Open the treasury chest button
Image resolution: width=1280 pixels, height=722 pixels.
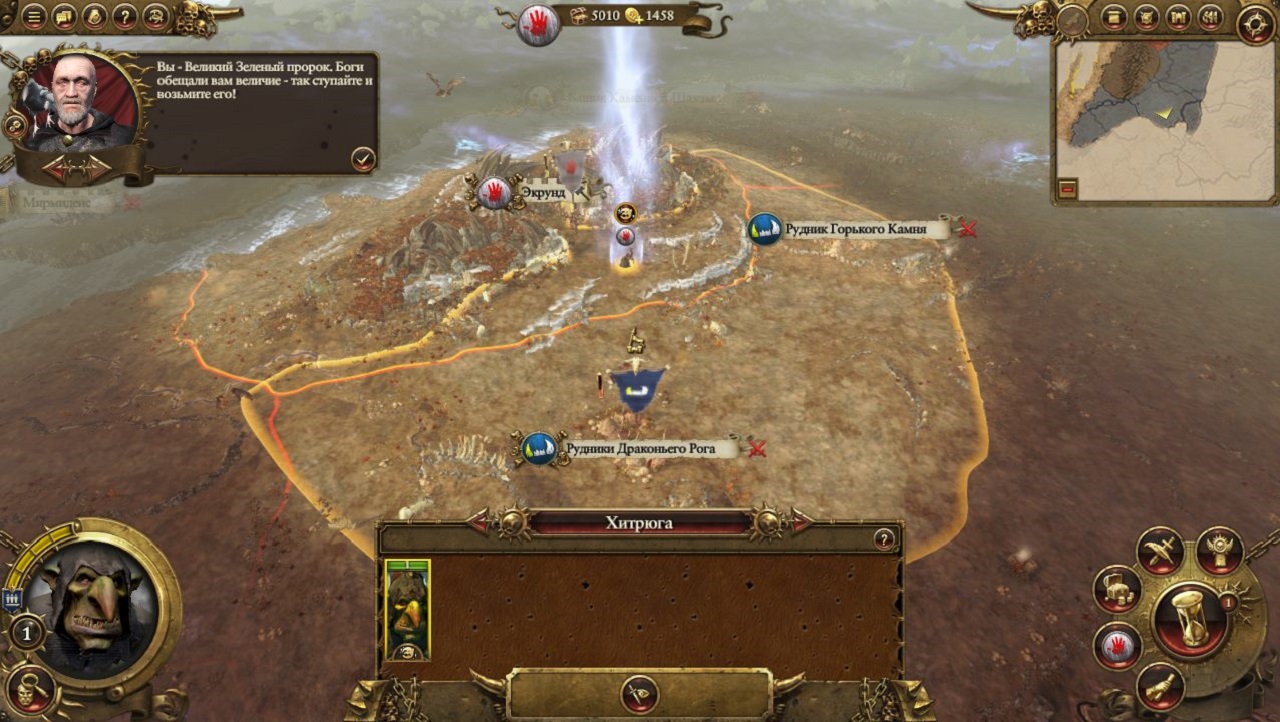pos(1117,590)
